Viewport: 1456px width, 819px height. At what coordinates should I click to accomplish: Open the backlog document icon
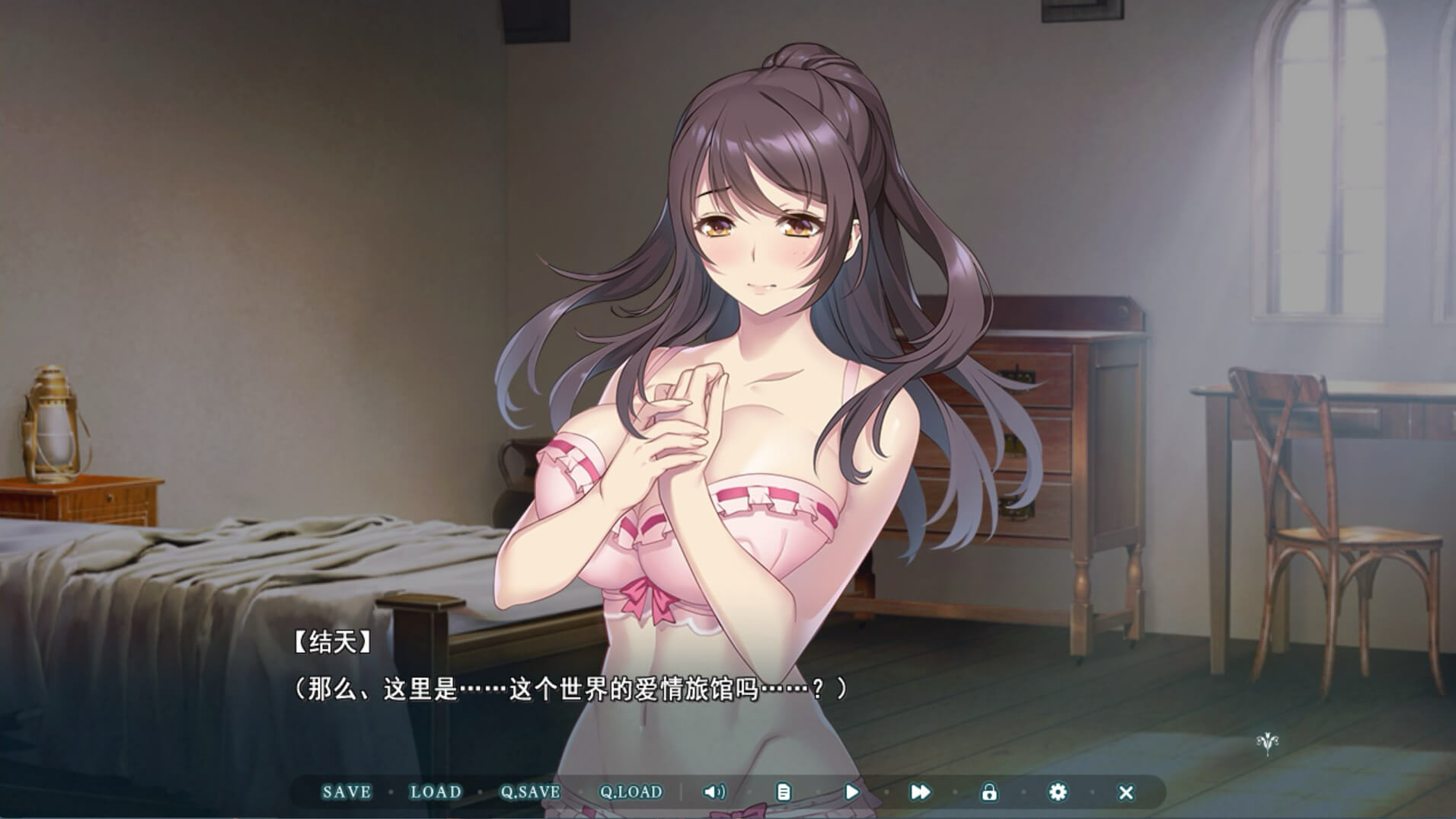[783, 792]
